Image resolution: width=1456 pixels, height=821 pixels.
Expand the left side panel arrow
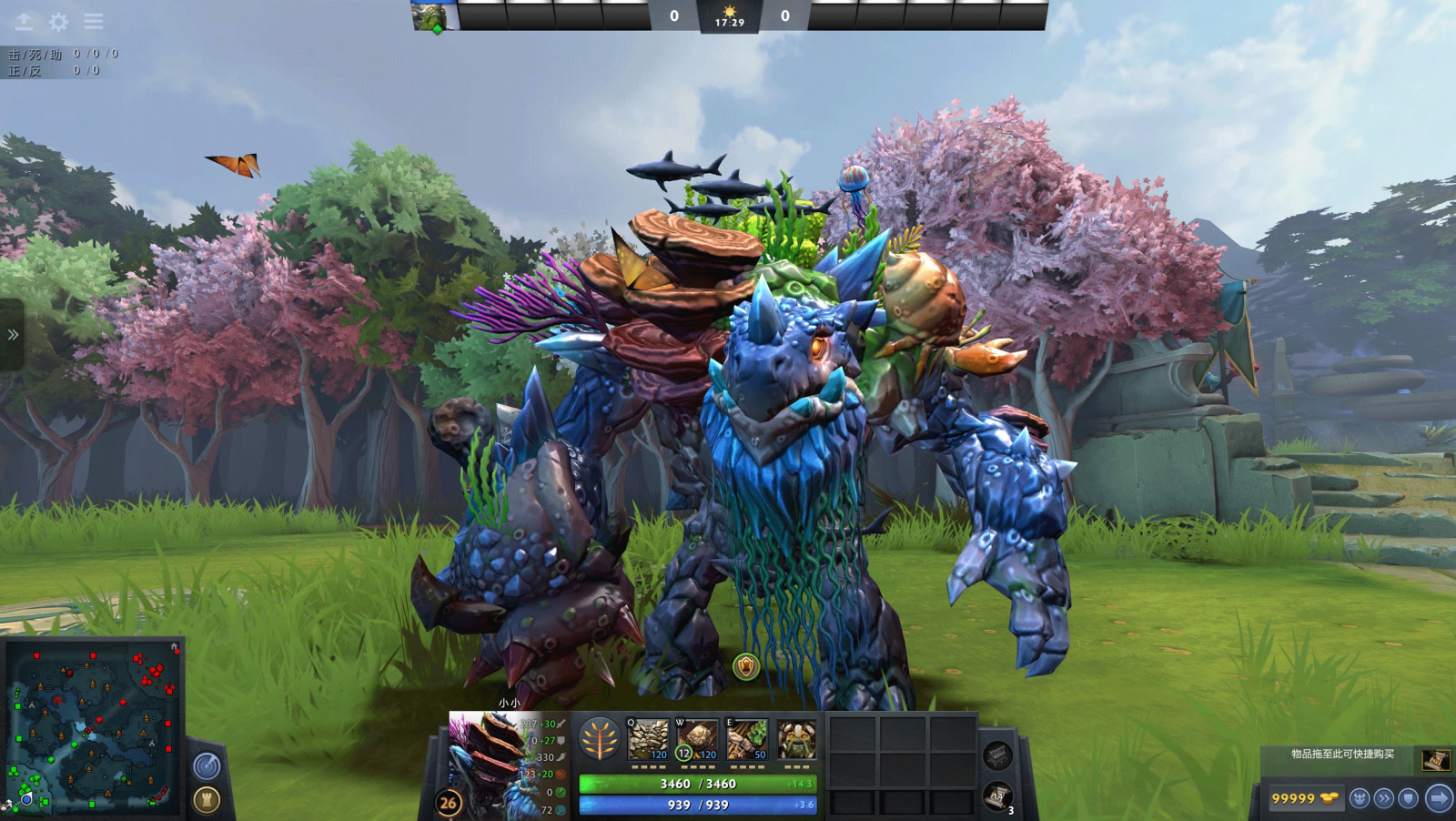[x=13, y=335]
